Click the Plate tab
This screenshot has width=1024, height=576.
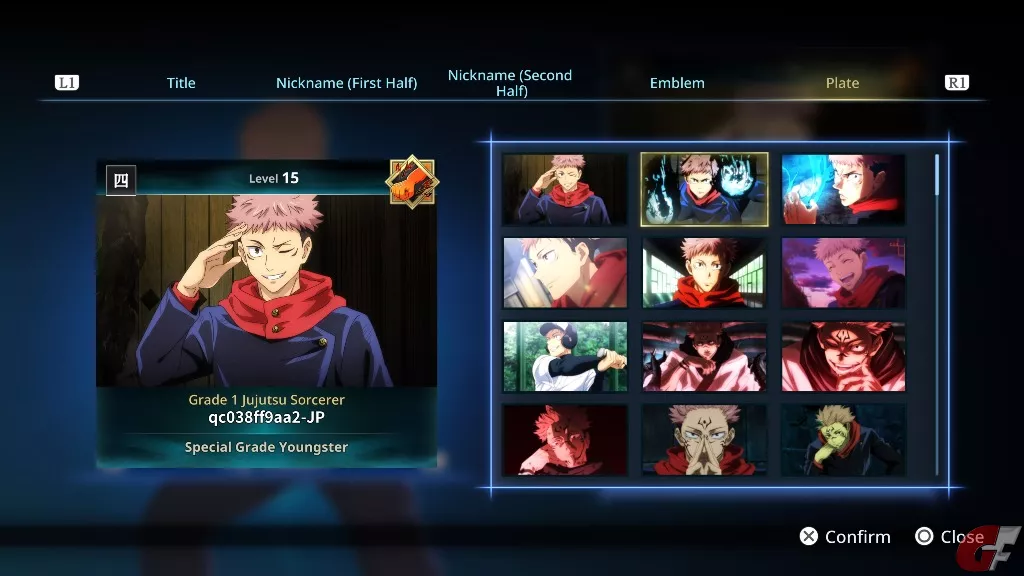pyautogui.click(x=842, y=83)
